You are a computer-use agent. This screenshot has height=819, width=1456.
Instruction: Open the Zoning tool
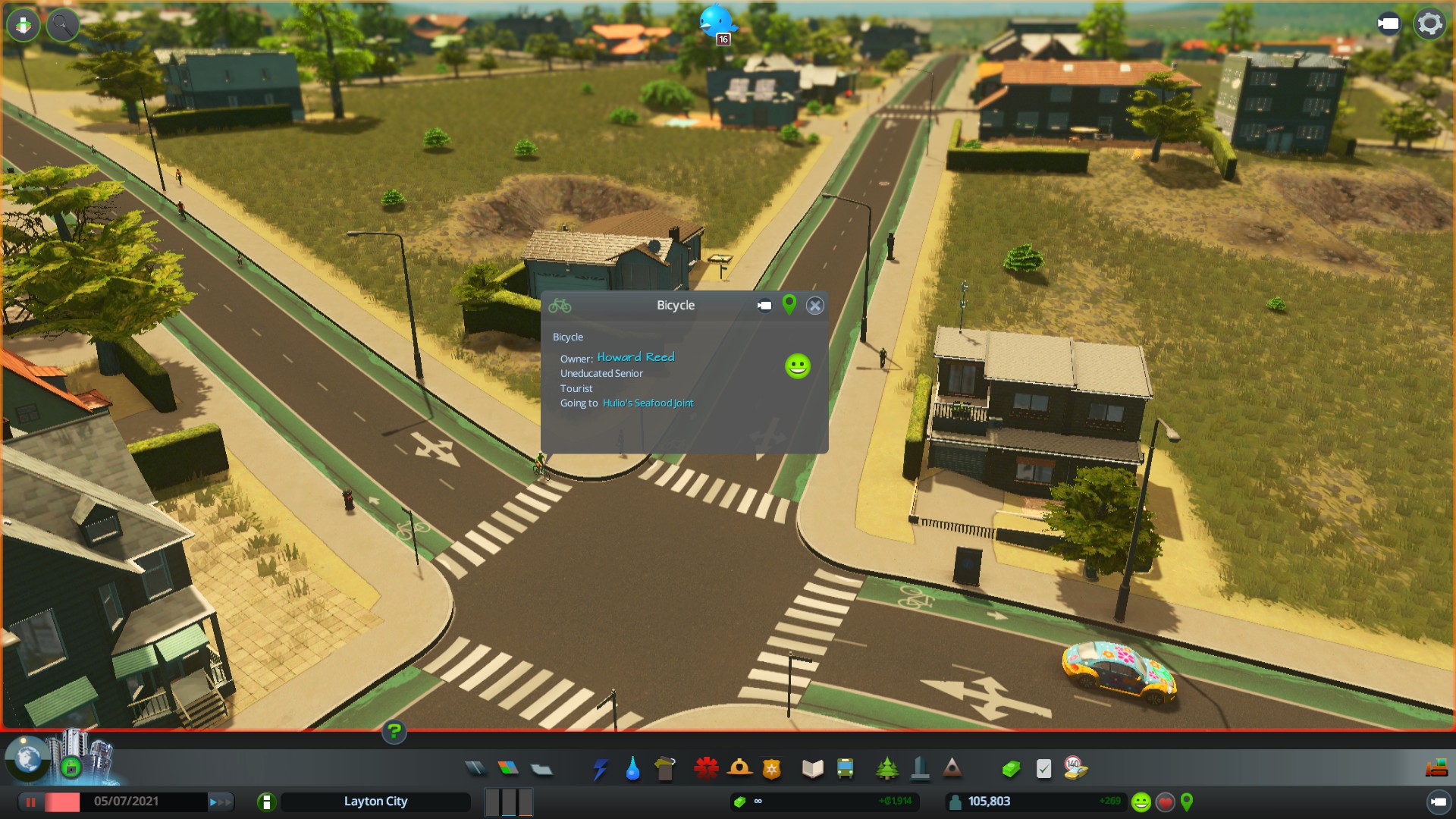(x=508, y=769)
